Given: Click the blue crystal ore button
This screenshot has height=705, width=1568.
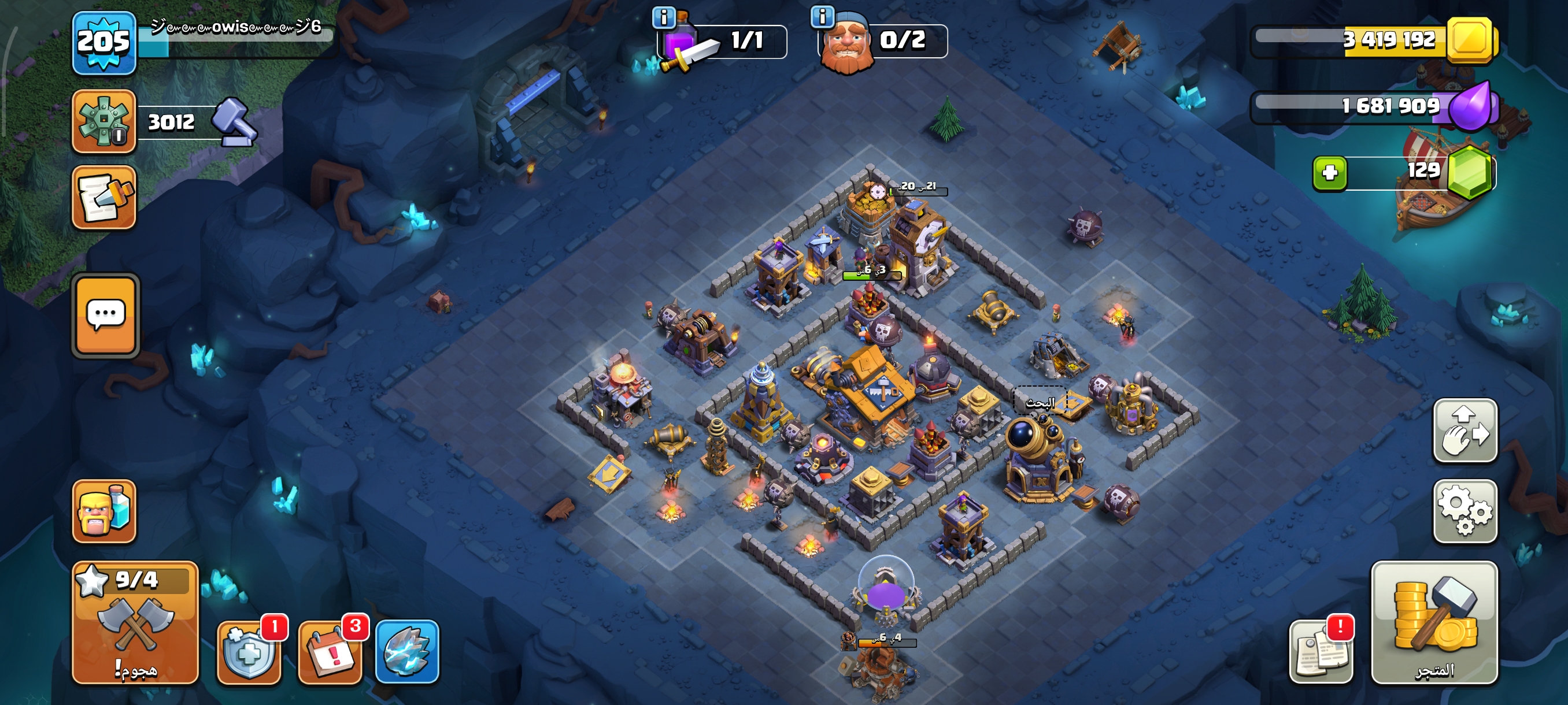Looking at the screenshot, I should [407, 651].
